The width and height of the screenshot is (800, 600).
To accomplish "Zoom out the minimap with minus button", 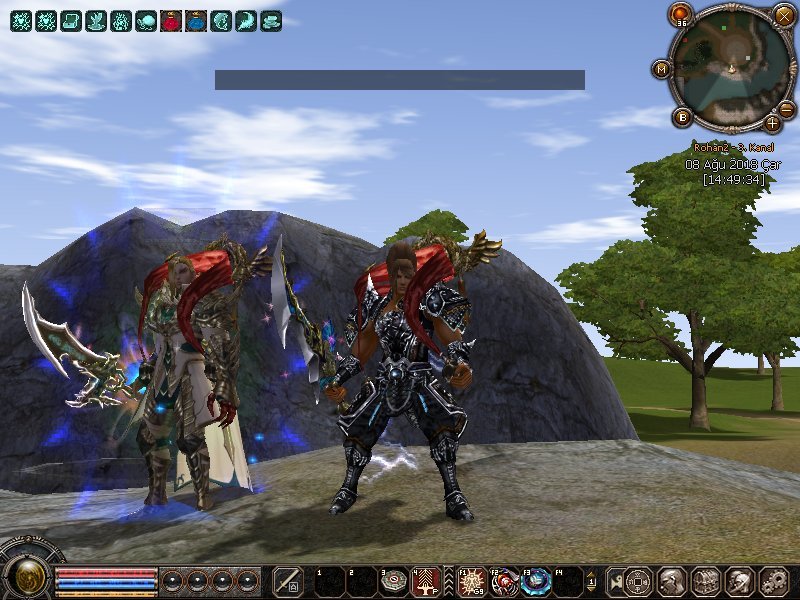I will (787, 109).
